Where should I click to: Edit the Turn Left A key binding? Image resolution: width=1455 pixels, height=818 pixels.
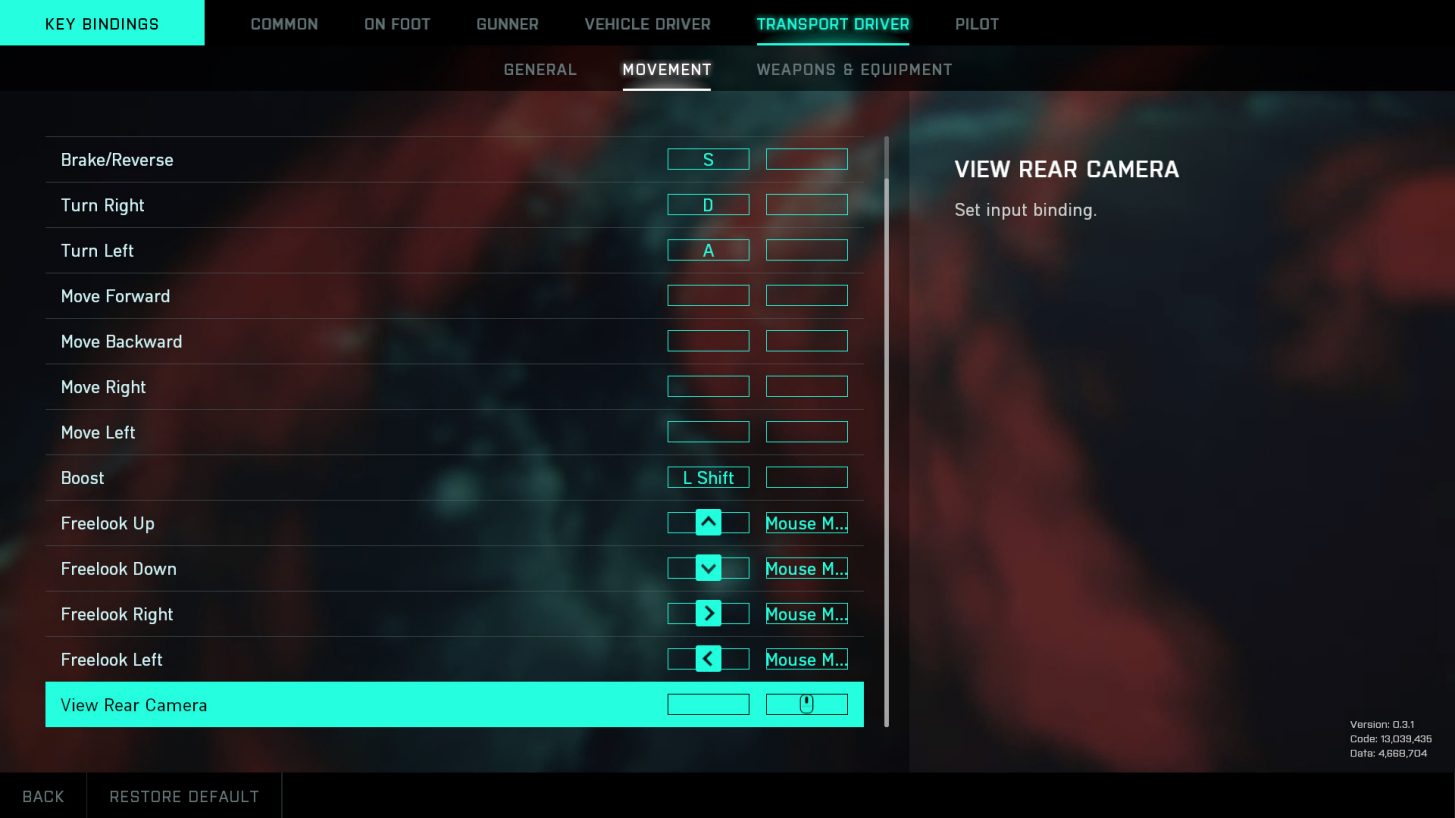[708, 251]
